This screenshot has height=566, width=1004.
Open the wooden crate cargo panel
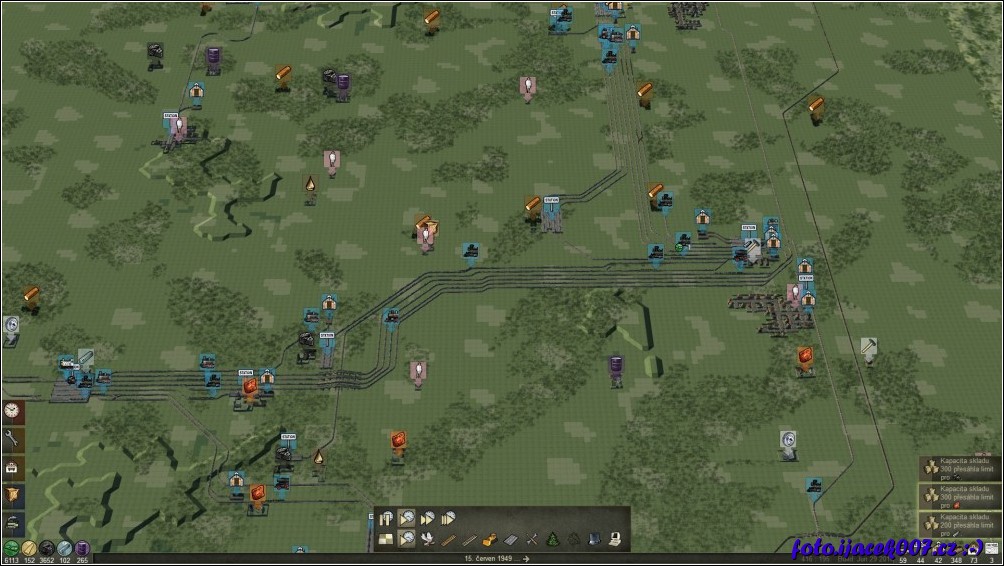pyautogui.click(x=13, y=495)
